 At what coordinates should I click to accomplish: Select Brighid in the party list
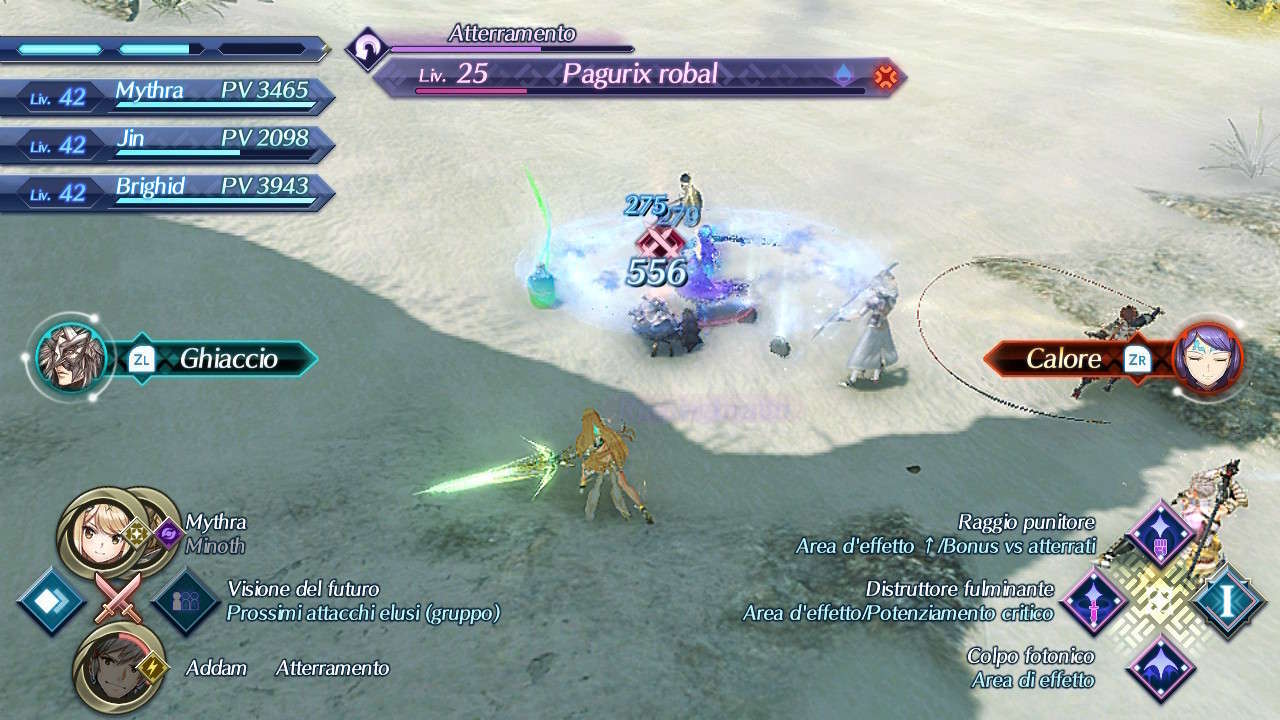click(x=170, y=193)
